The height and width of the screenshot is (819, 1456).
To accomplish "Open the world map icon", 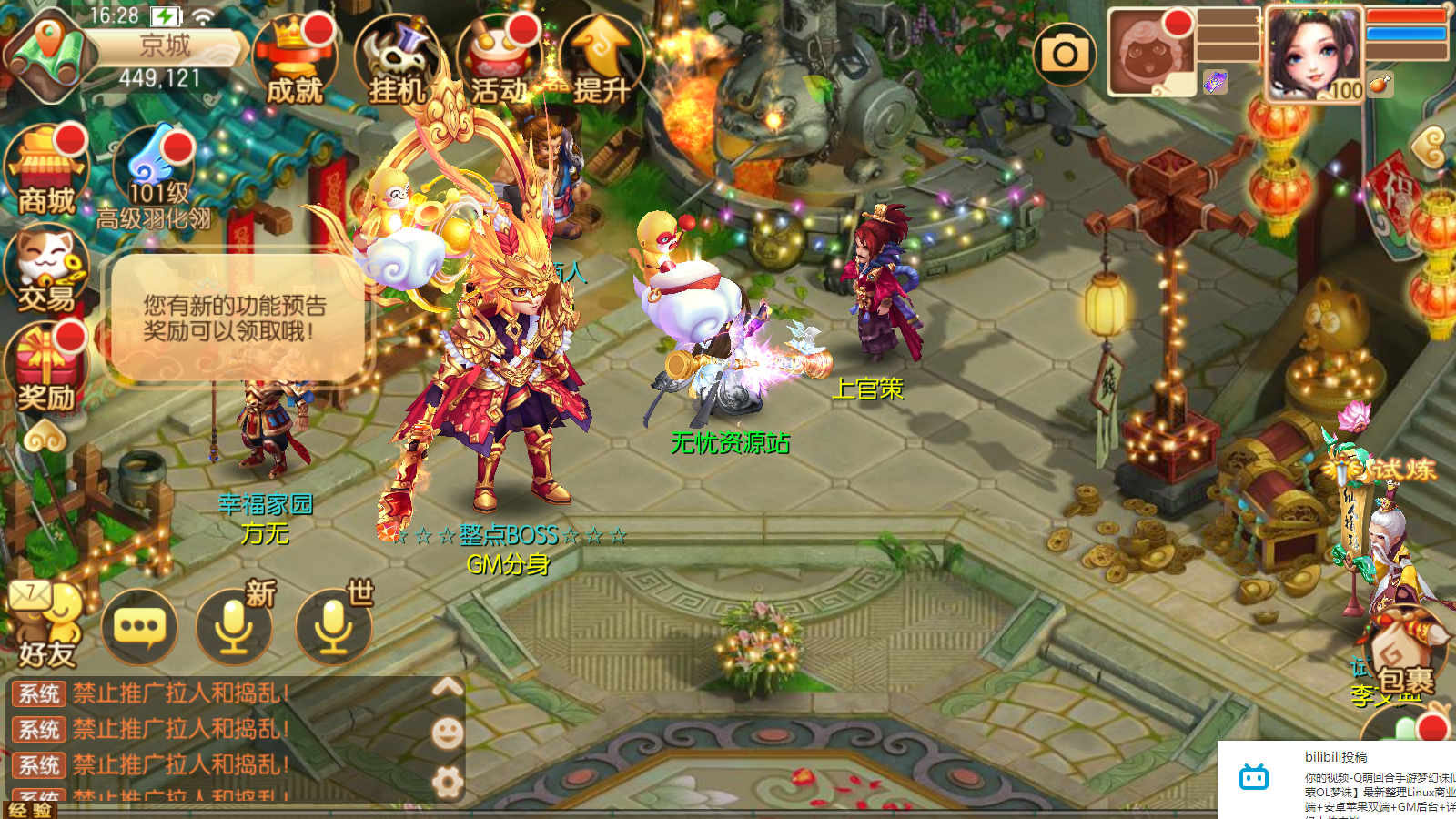I will coord(50,55).
